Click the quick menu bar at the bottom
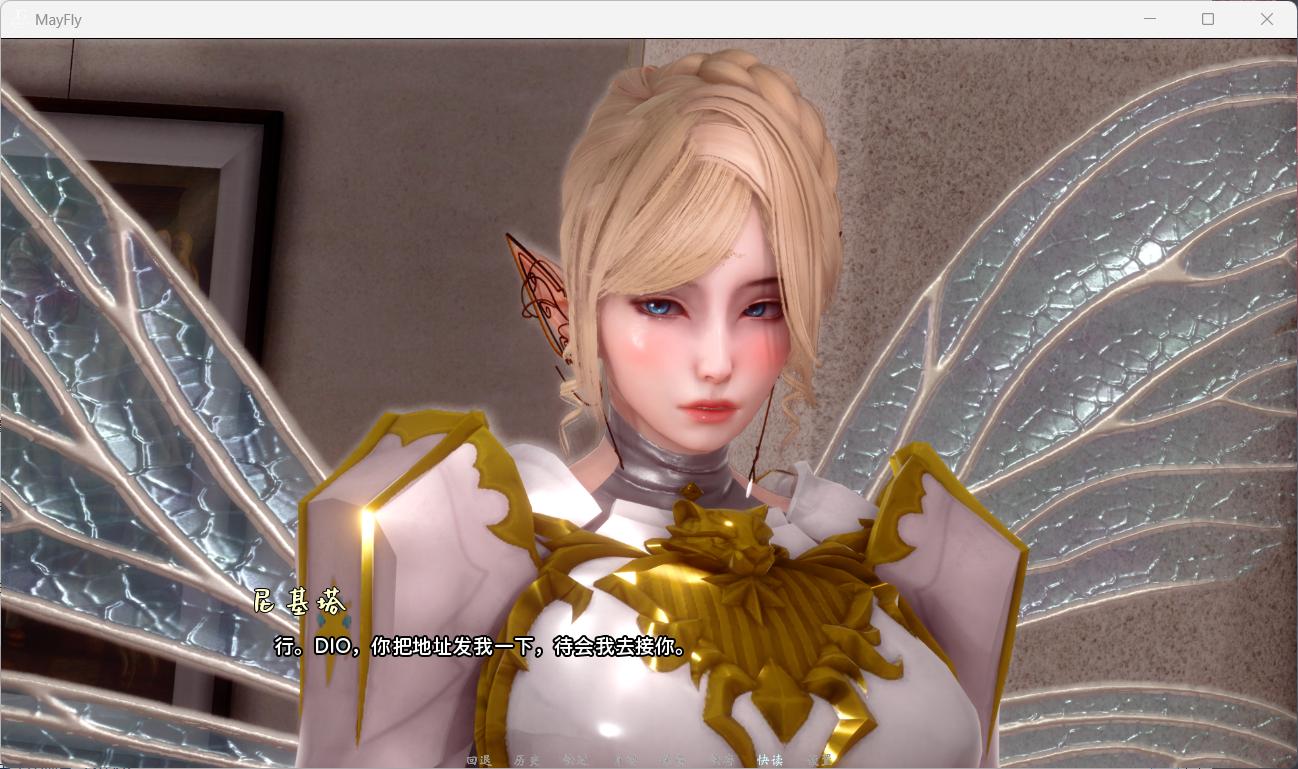The width and height of the screenshot is (1298, 769). pos(650,760)
